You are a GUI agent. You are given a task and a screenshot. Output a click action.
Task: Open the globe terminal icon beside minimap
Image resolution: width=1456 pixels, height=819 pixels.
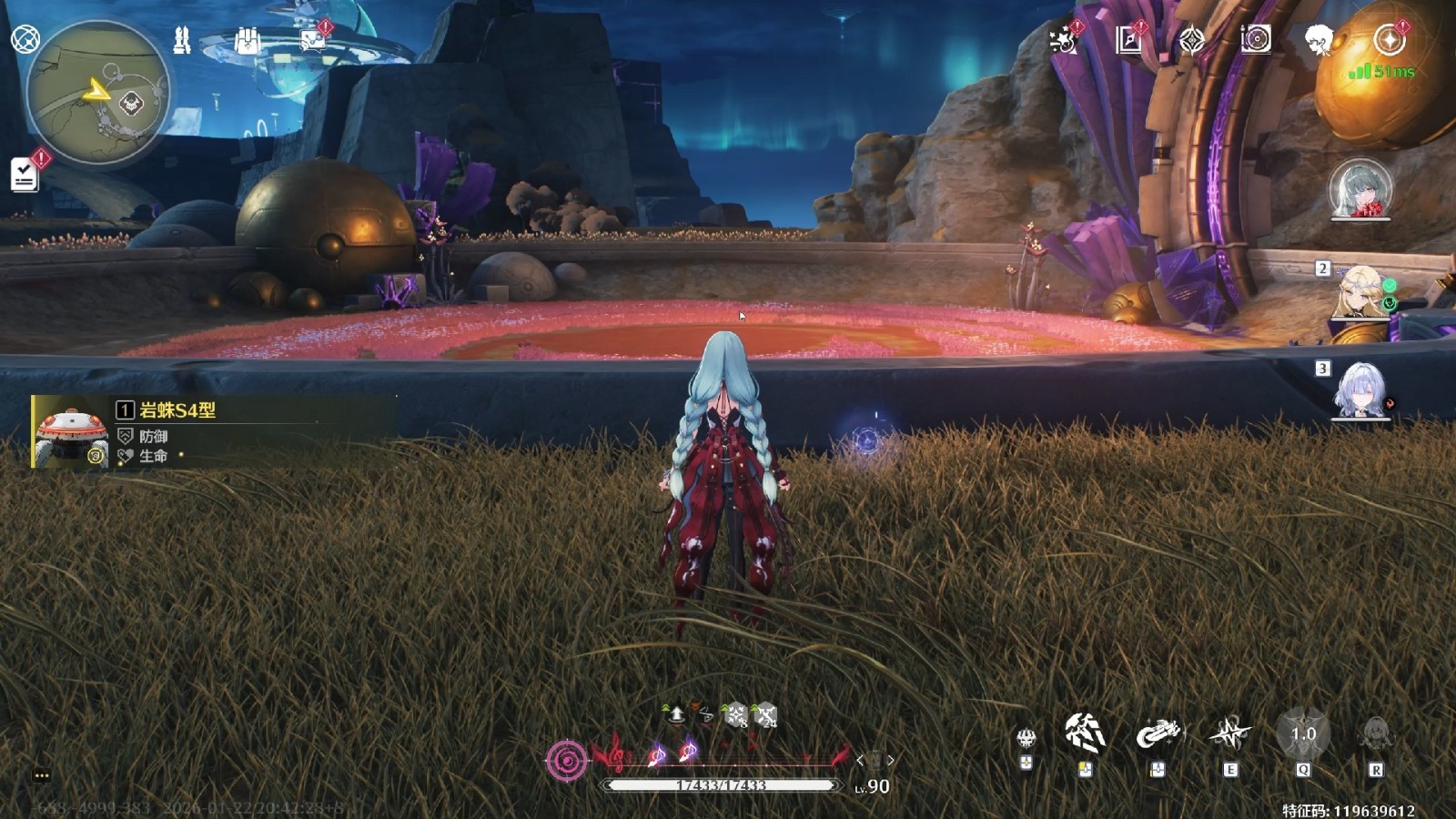point(25,39)
